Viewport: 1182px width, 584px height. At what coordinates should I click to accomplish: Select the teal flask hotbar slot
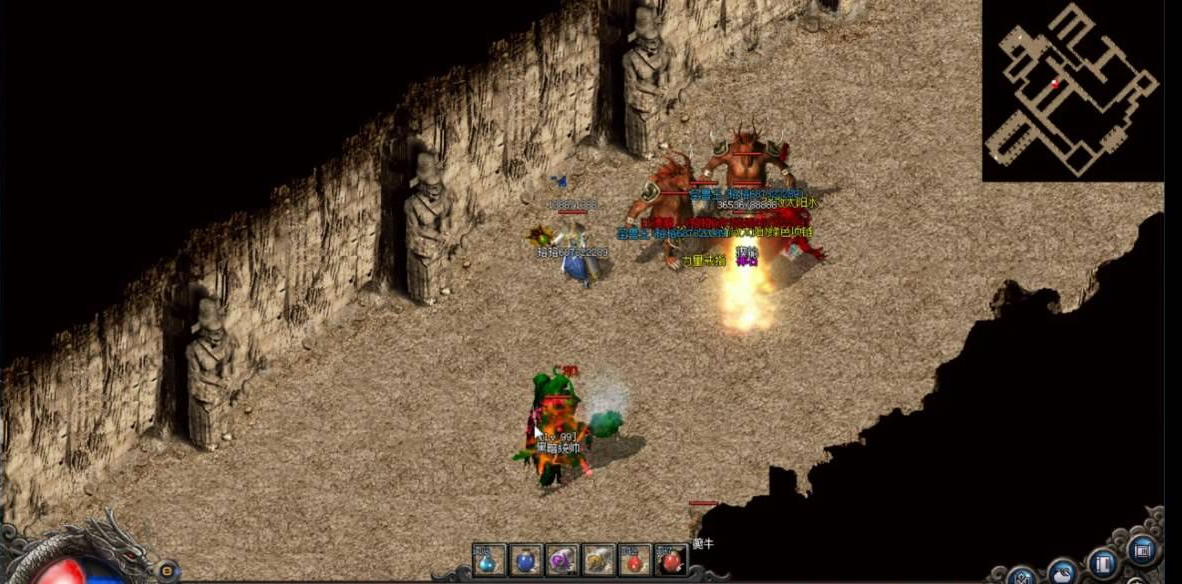(490, 560)
